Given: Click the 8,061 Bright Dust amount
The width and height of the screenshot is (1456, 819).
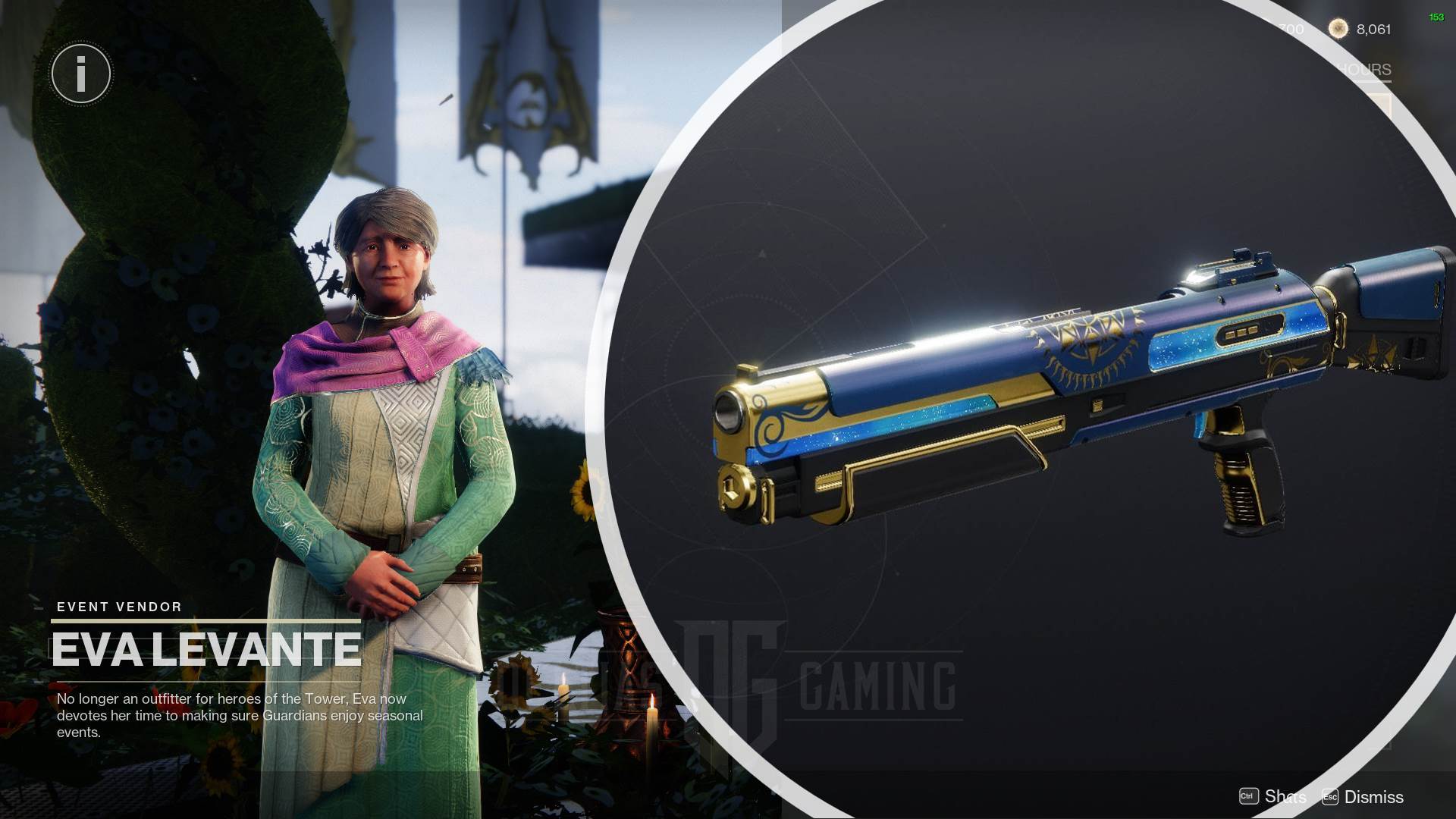Looking at the screenshot, I should [x=1374, y=29].
